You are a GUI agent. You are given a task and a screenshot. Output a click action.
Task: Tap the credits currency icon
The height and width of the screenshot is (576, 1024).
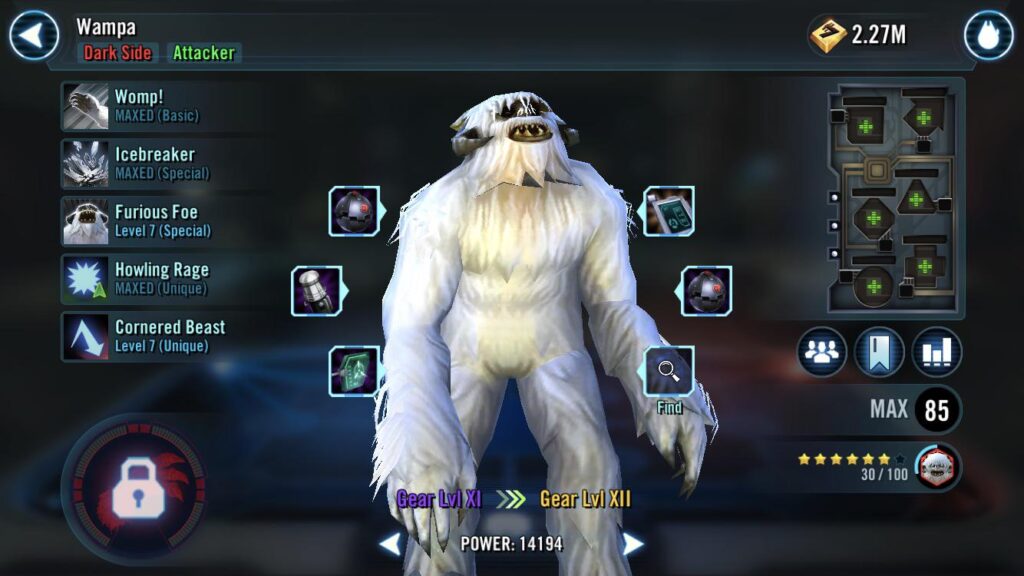click(x=828, y=36)
